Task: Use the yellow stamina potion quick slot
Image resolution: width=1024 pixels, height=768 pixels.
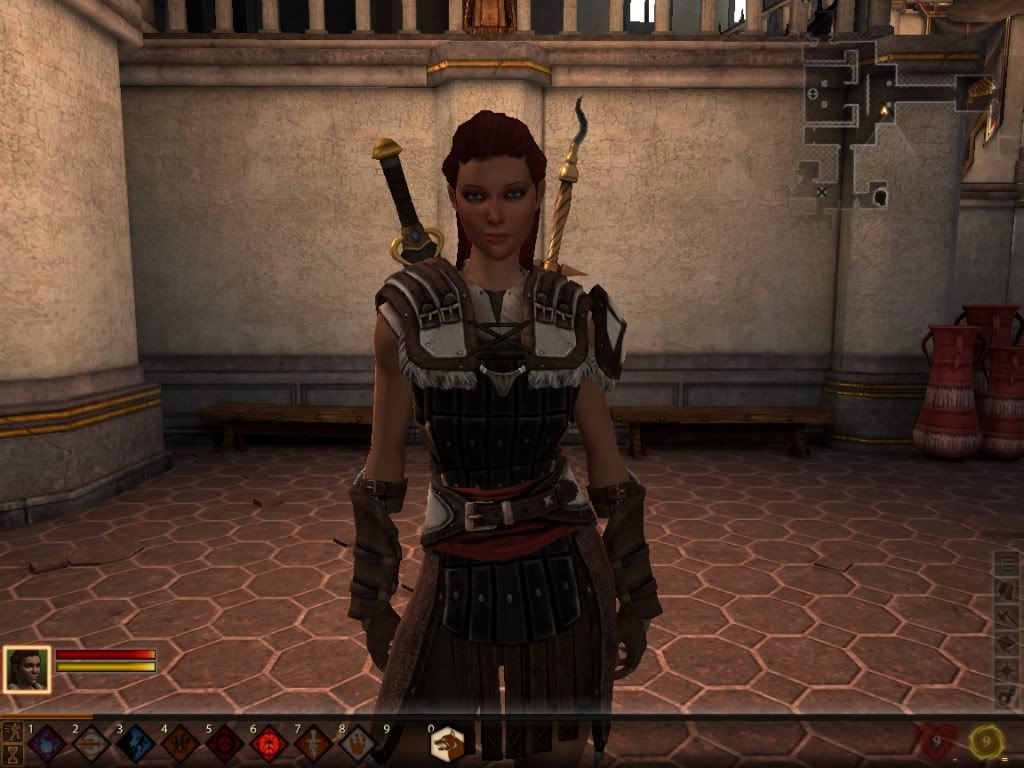Action: tap(989, 742)
